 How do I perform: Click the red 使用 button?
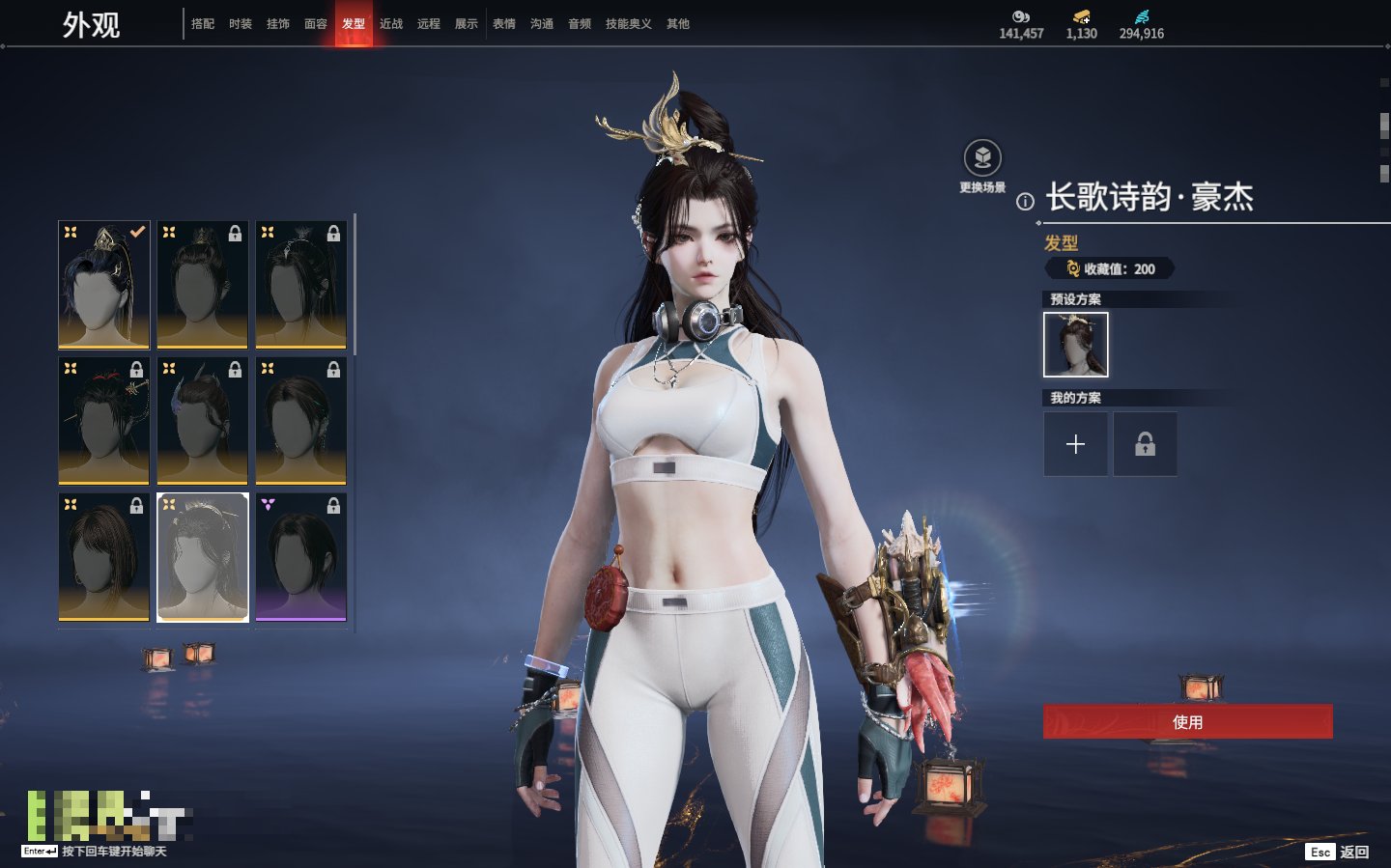pyautogui.click(x=1187, y=722)
